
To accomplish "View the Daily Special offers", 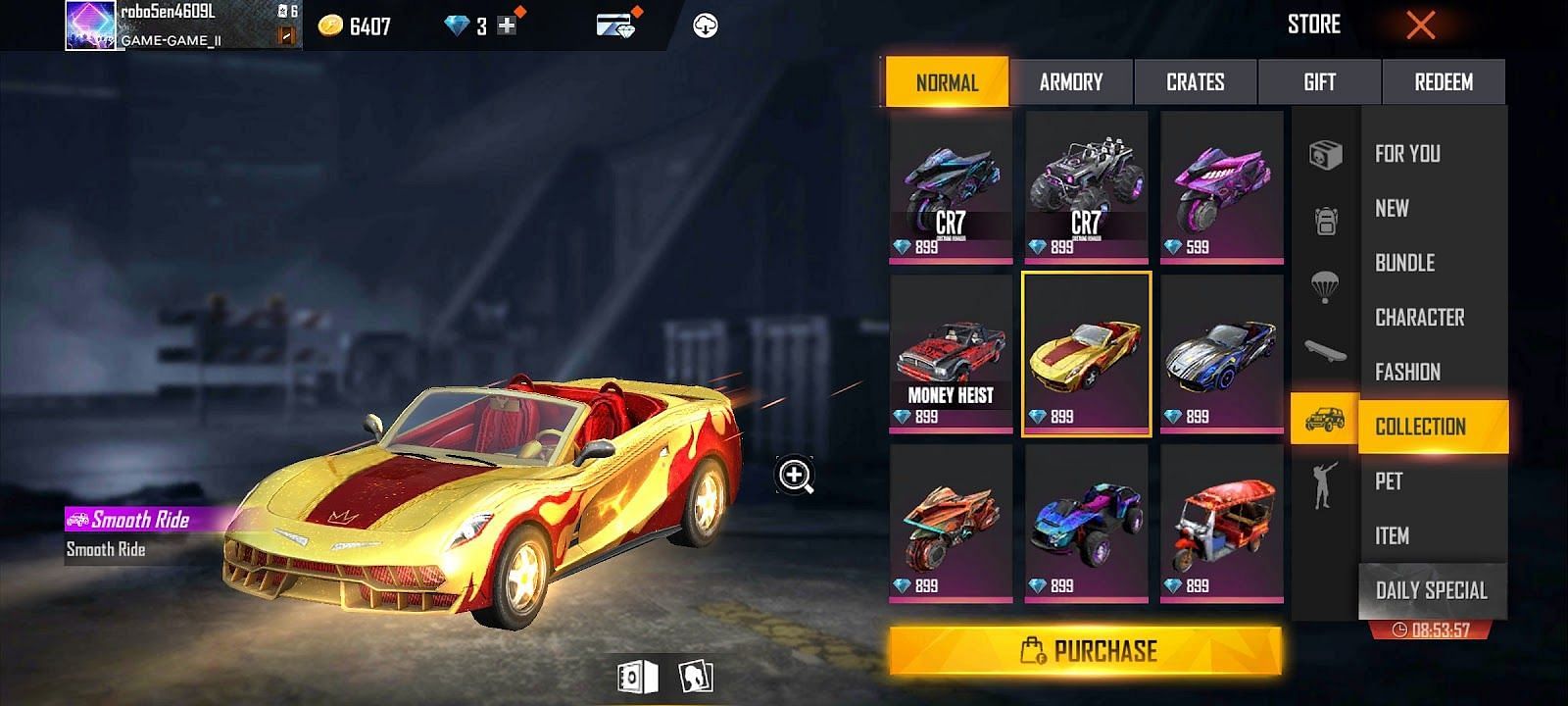I will pyautogui.click(x=1431, y=590).
